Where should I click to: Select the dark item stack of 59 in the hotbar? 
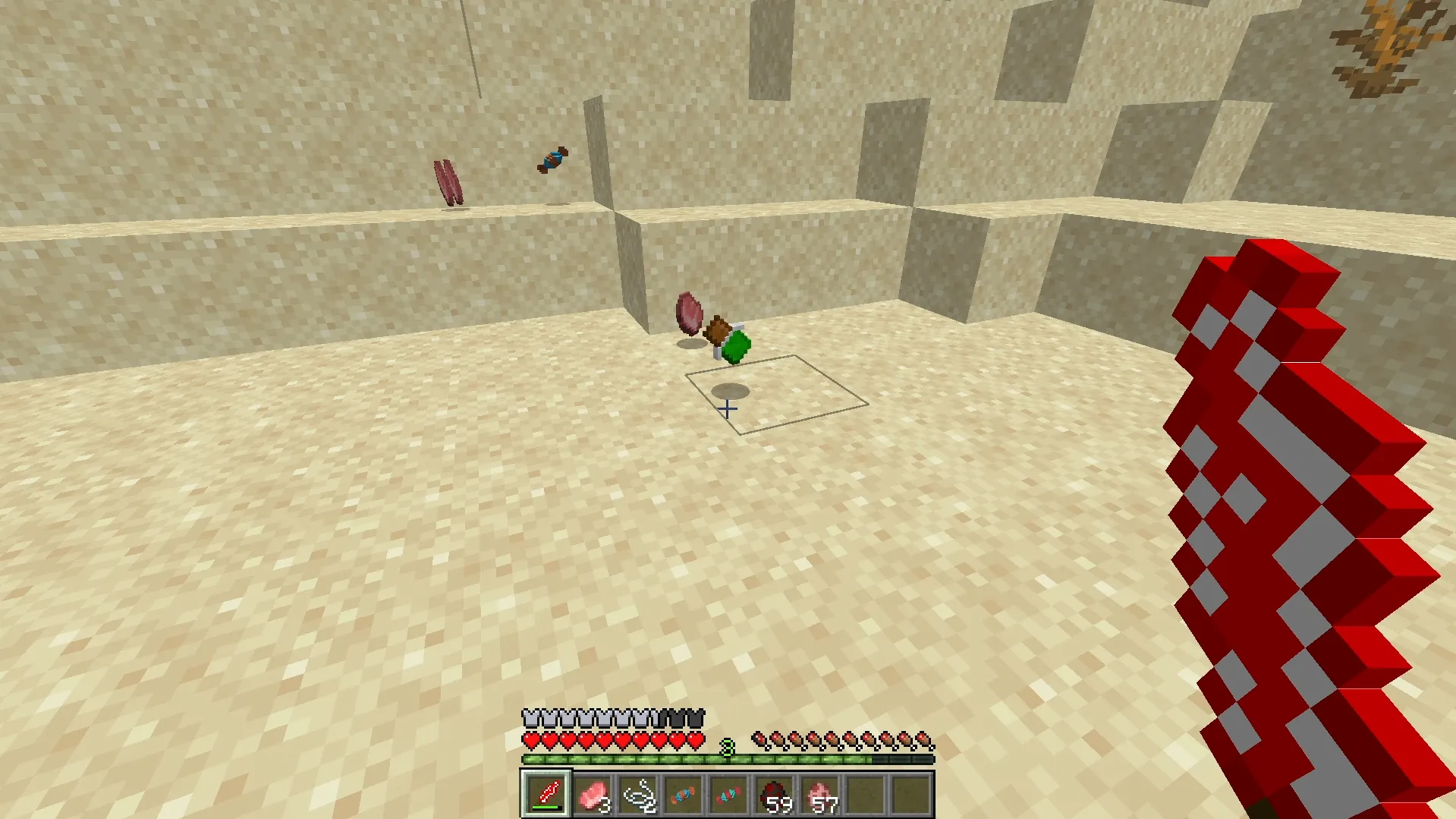[x=776, y=795]
